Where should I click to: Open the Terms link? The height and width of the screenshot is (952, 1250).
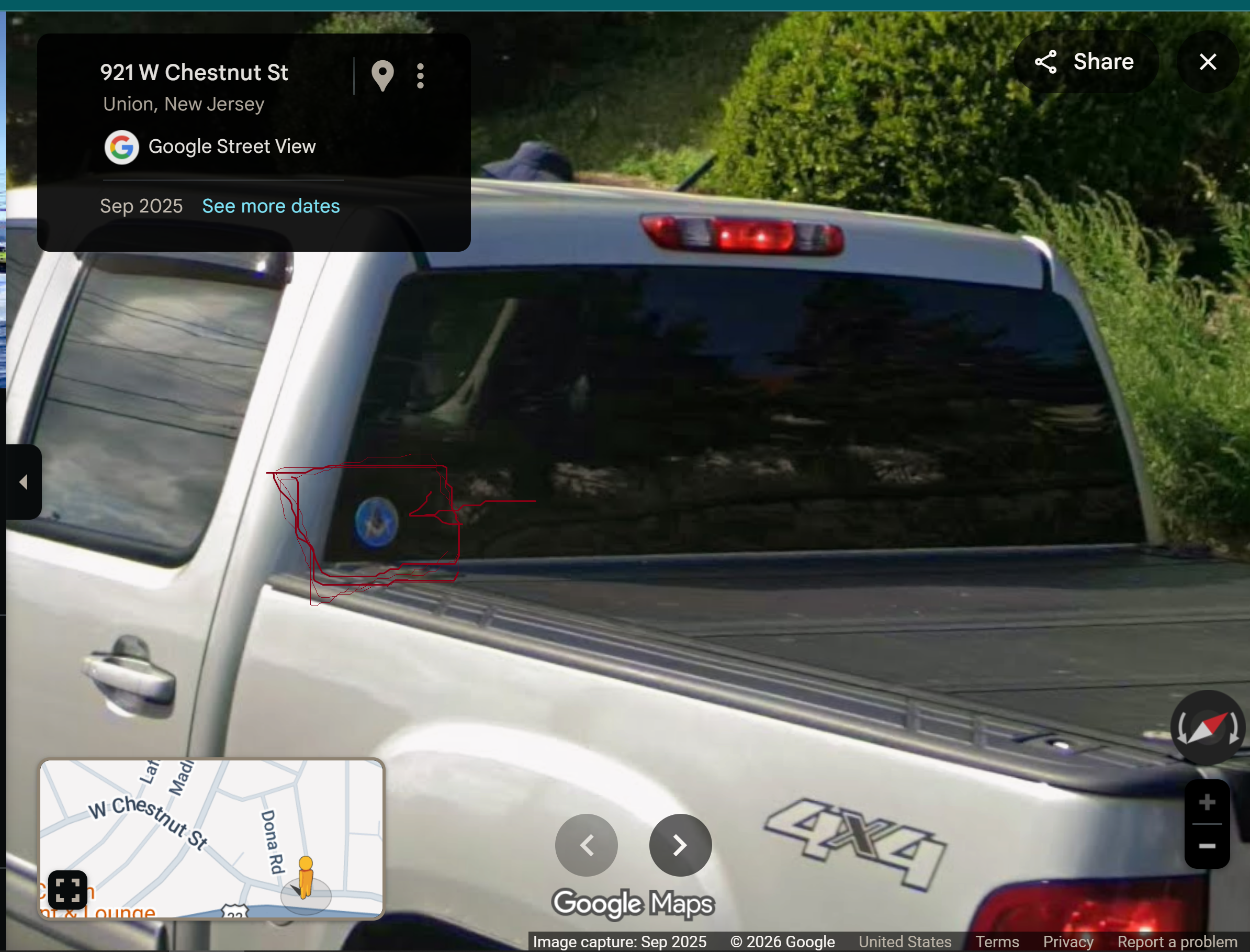pyautogui.click(x=997, y=941)
